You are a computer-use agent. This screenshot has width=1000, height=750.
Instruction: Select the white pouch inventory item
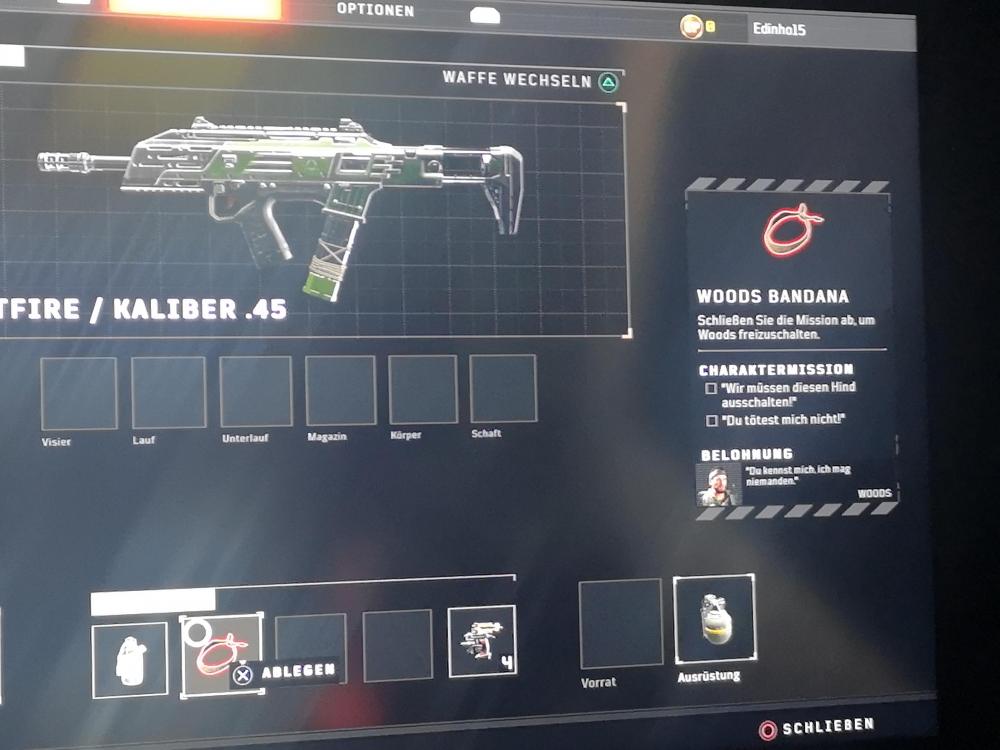pos(130,659)
